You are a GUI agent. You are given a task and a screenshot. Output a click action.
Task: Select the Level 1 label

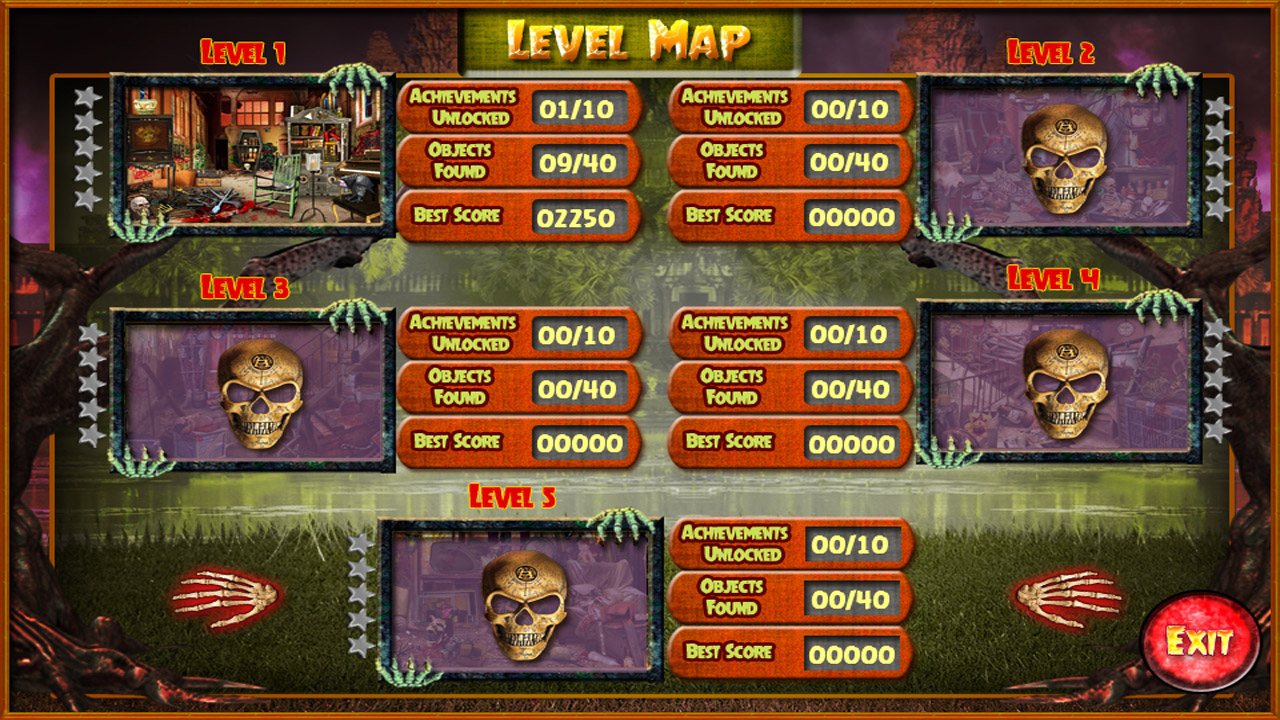point(244,46)
